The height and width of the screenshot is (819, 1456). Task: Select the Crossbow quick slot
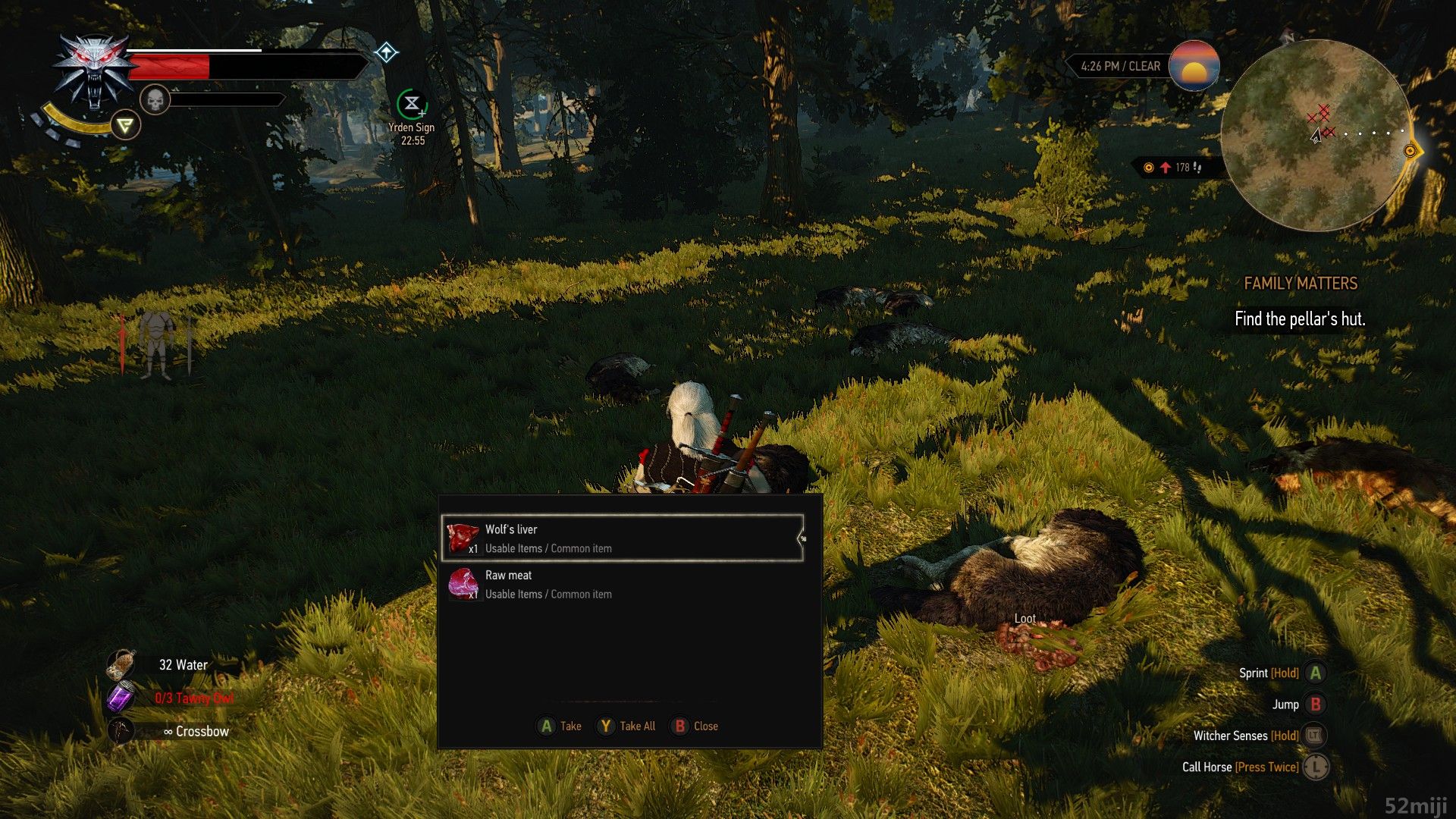121,731
